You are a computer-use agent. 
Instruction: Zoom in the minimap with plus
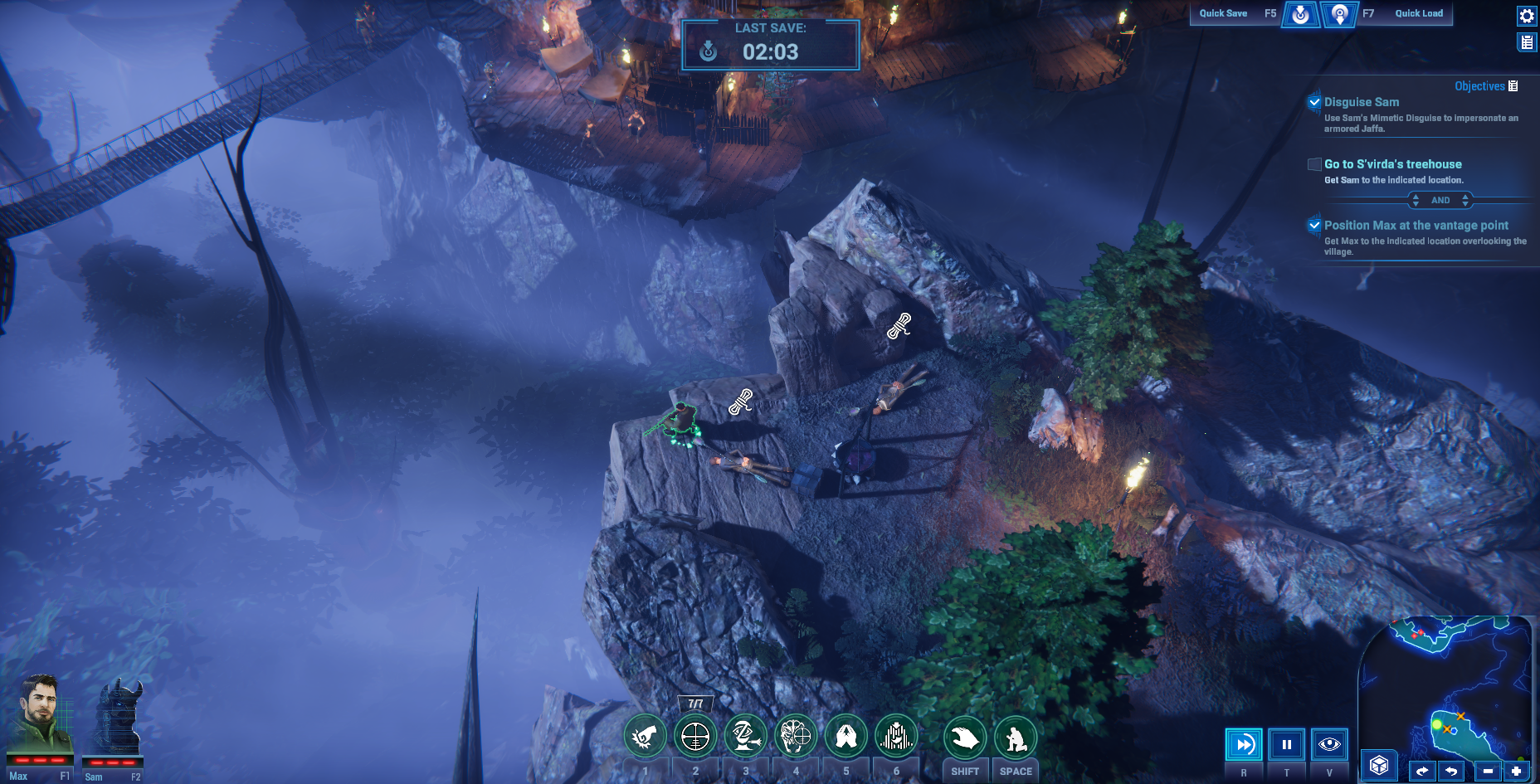(1516, 772)
